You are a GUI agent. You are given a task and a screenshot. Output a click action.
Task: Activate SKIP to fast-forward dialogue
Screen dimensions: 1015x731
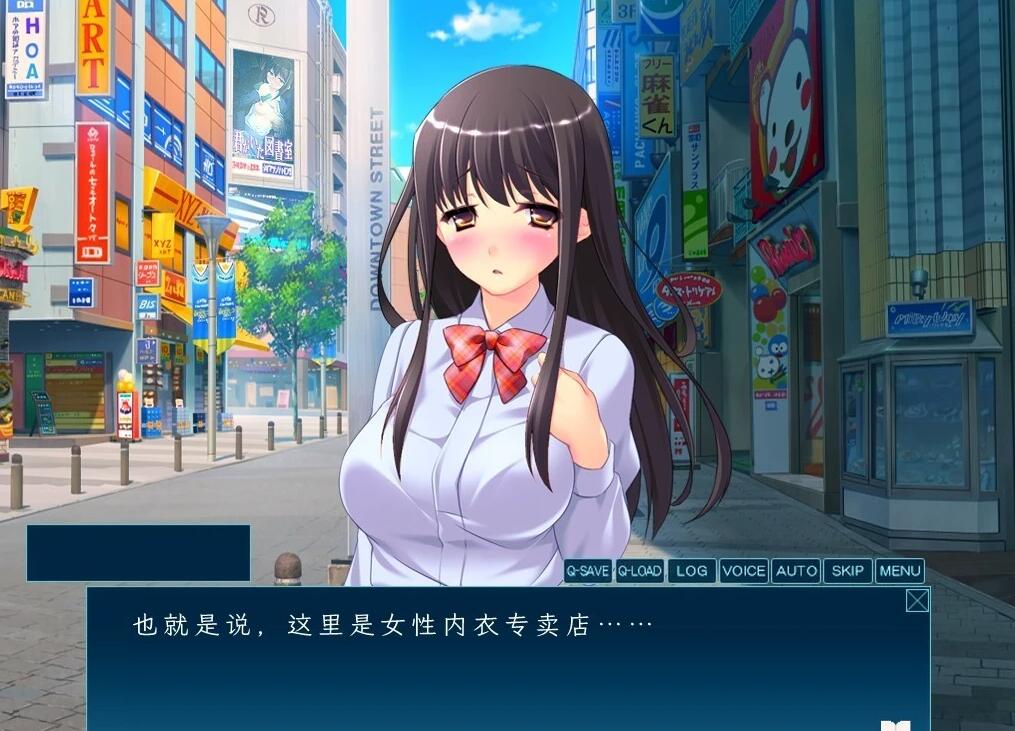point(847,571)
